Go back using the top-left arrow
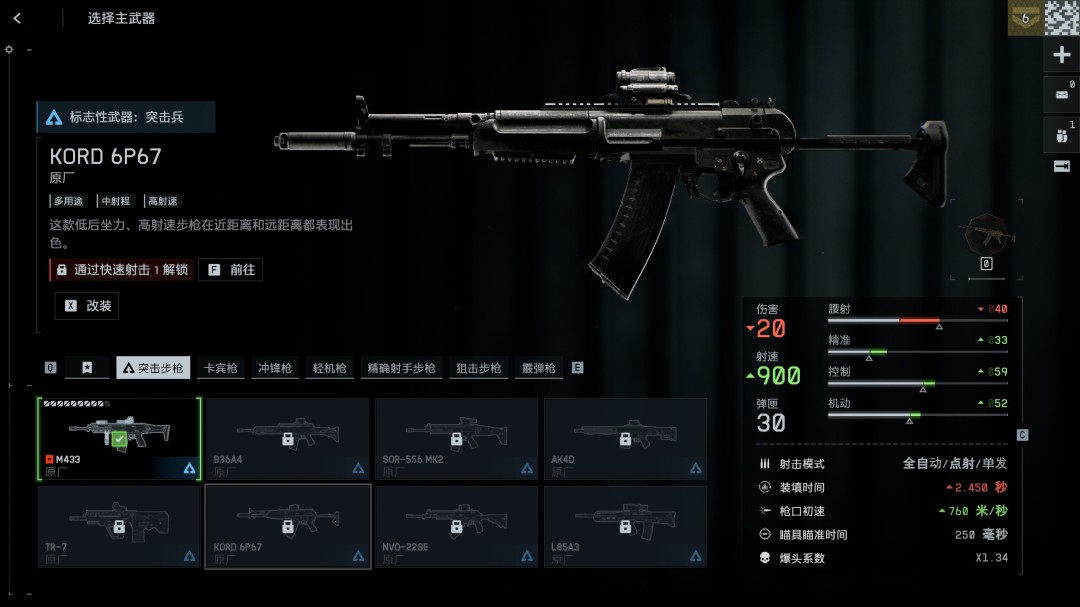The height and width of the screenshot is (607, 1080). click(17, 18)
